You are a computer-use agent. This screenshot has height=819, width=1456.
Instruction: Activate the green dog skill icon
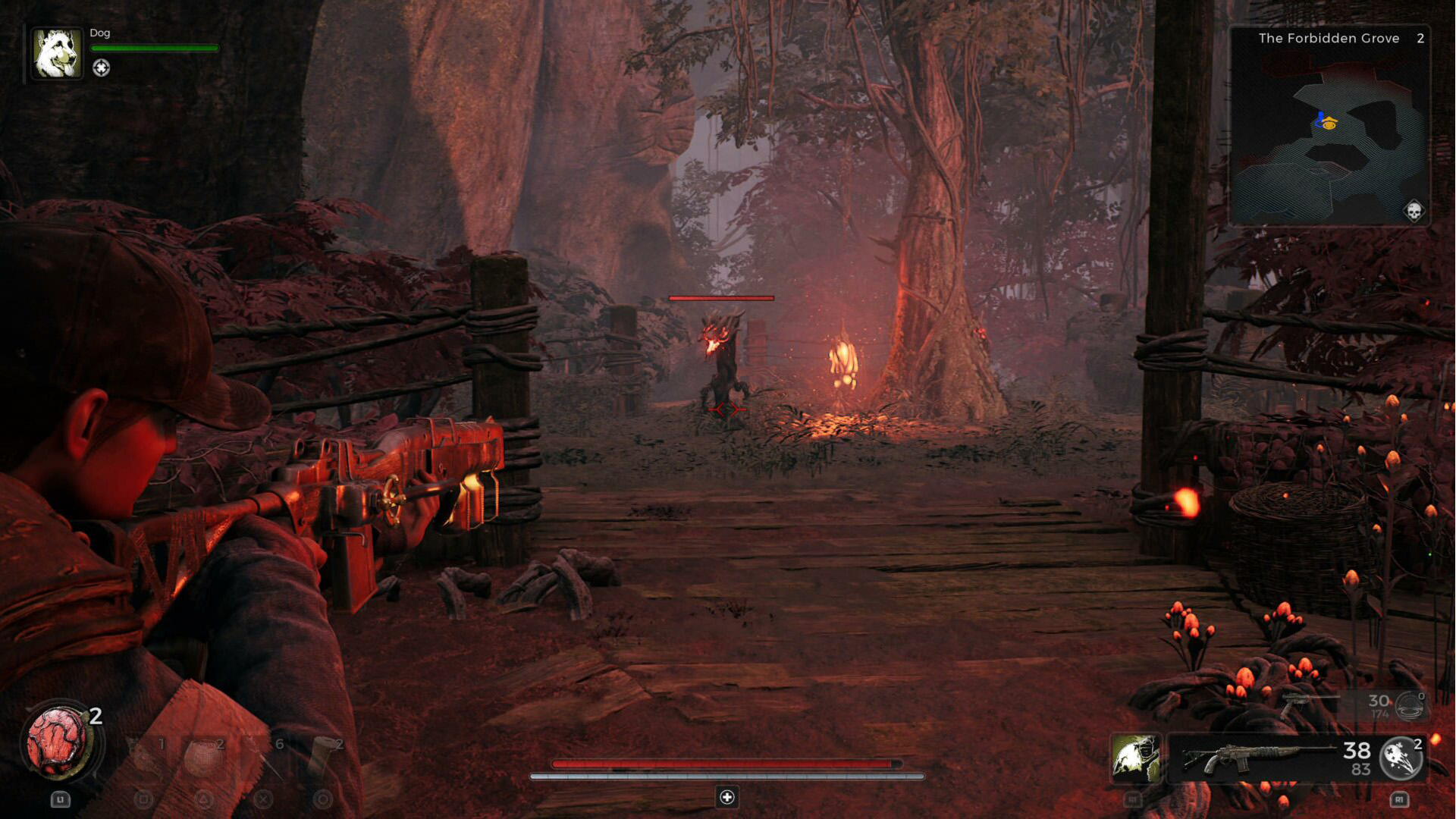[x=1135, y=758]
